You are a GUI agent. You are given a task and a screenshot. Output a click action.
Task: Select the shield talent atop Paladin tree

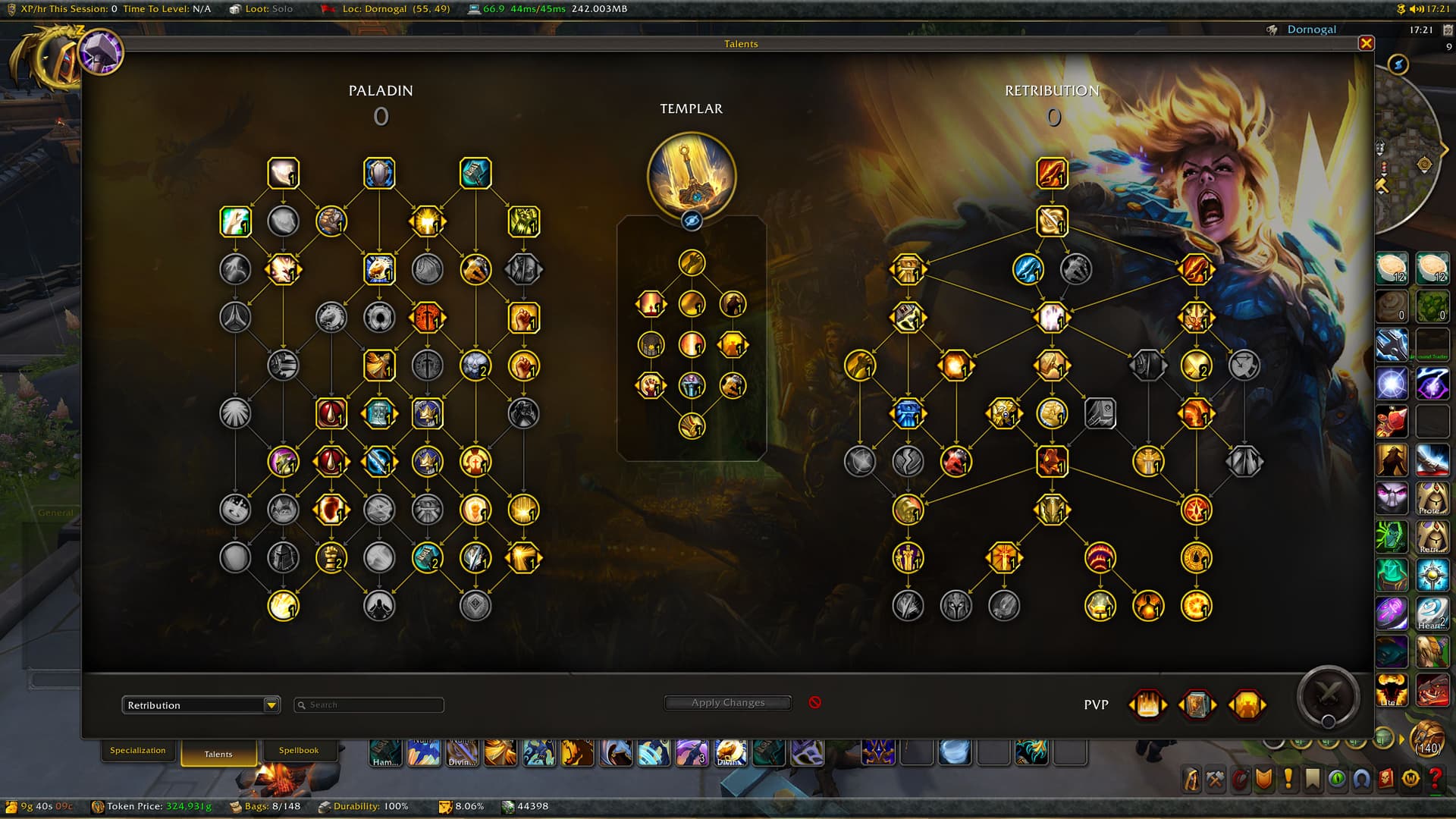pos(379,174)
